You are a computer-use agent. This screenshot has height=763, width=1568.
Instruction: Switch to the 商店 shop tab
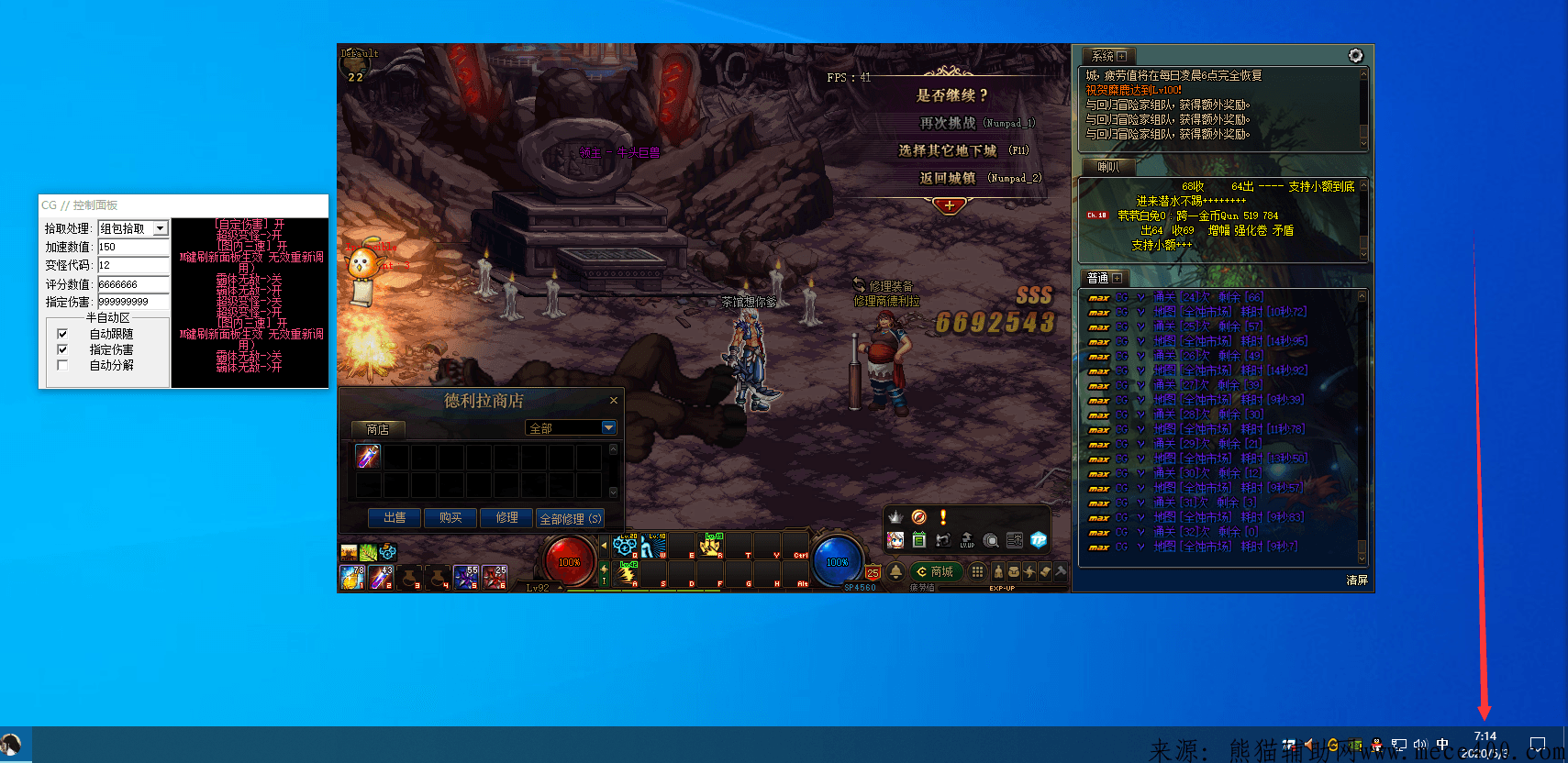point(377,429)
